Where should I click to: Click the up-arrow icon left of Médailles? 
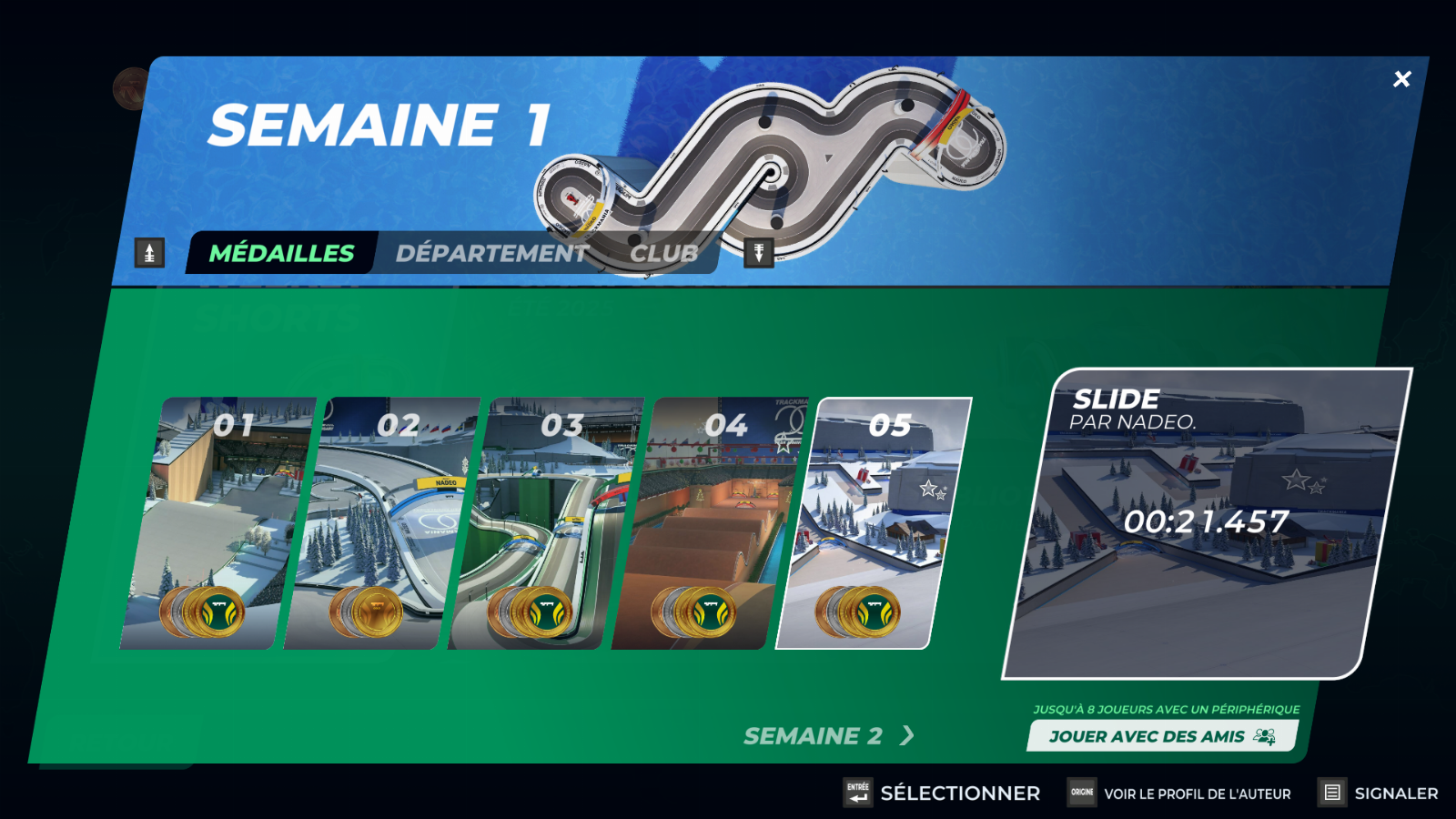coord(150,252)
